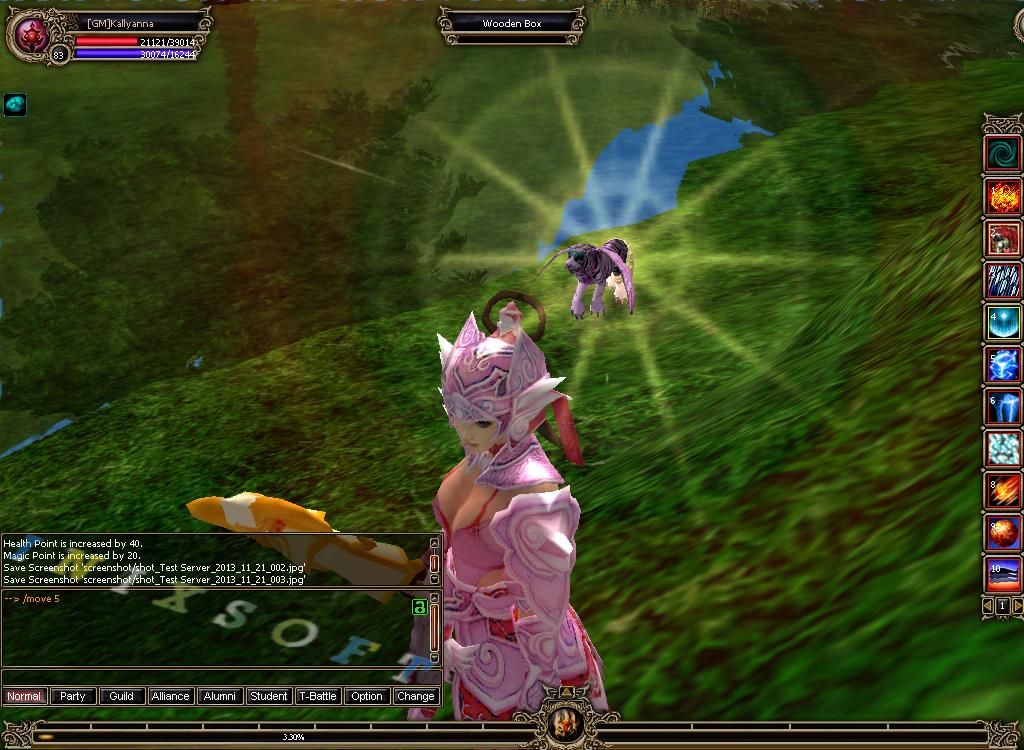Open the Alliance chat channel
1024x750 pixels.
coord(171,696)
